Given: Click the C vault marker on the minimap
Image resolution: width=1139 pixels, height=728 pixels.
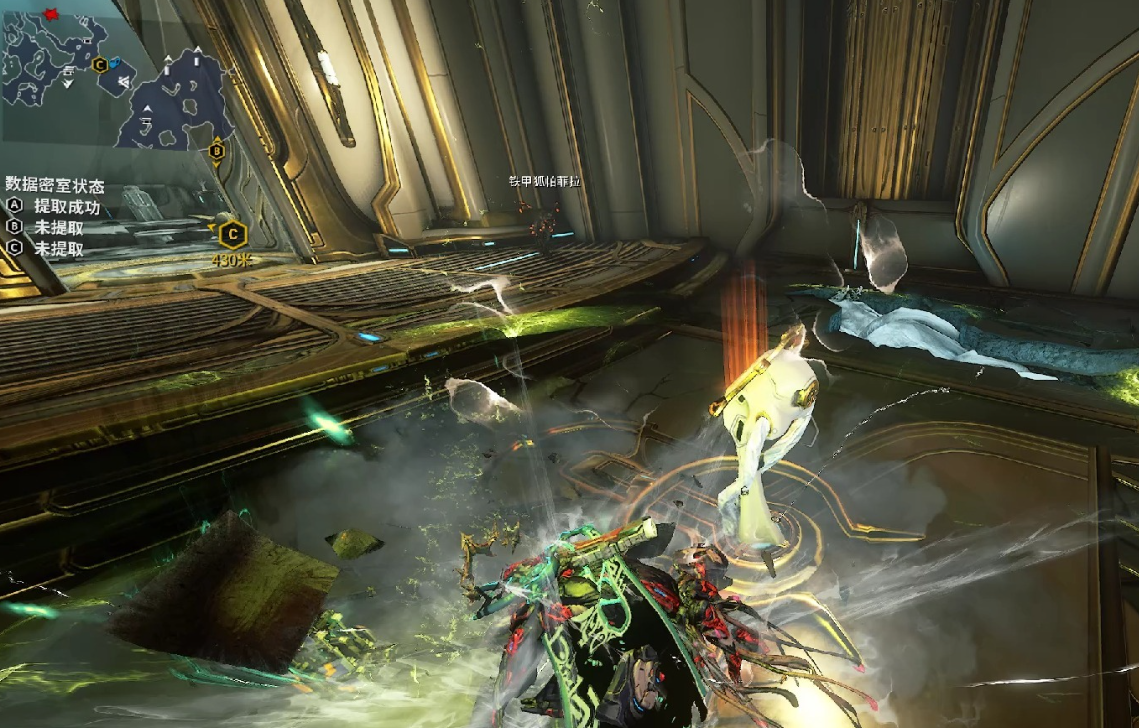Looking at the screenshot, I should point(99,65).
